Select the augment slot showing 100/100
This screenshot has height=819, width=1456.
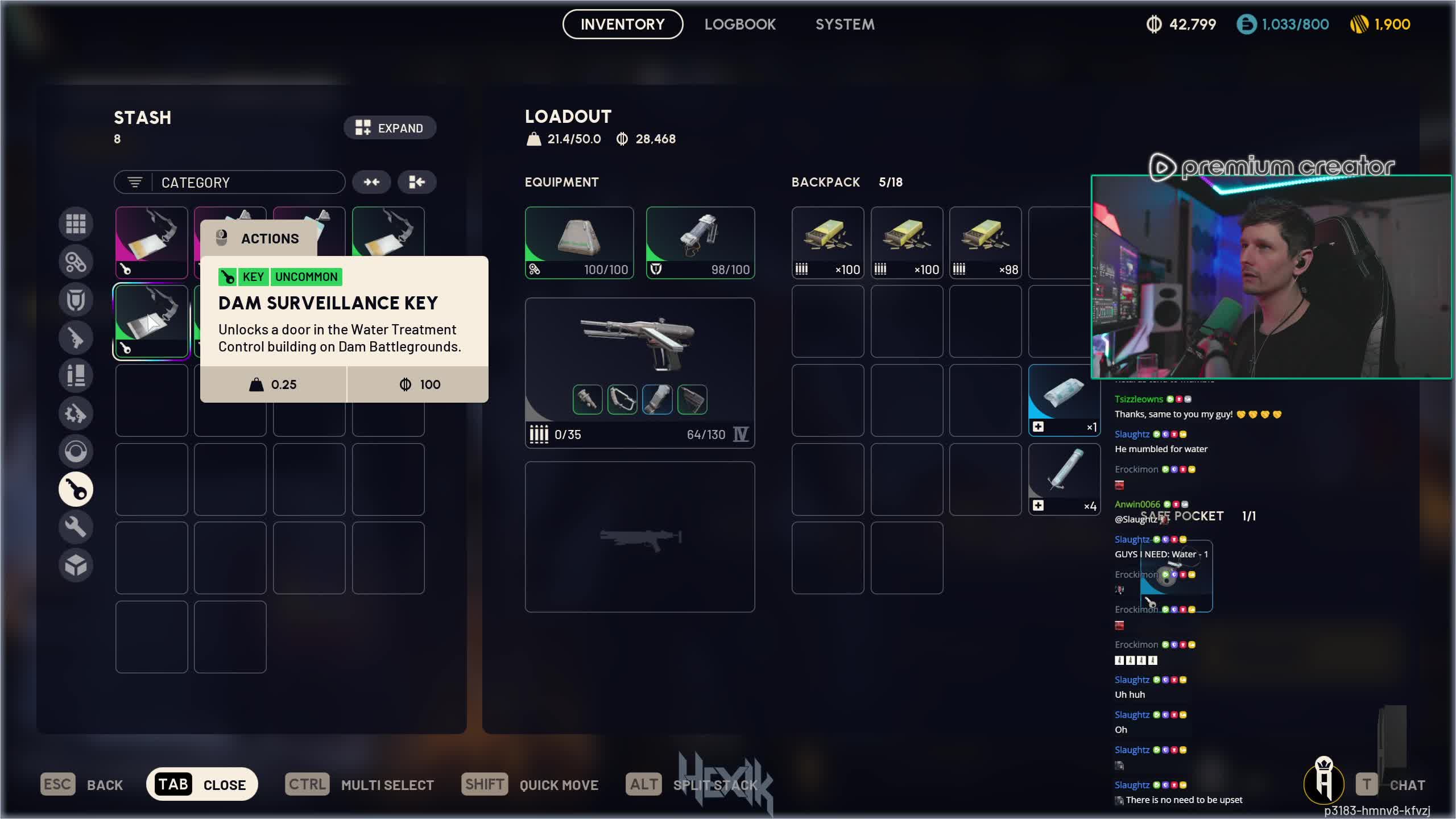tap(579, 242)
